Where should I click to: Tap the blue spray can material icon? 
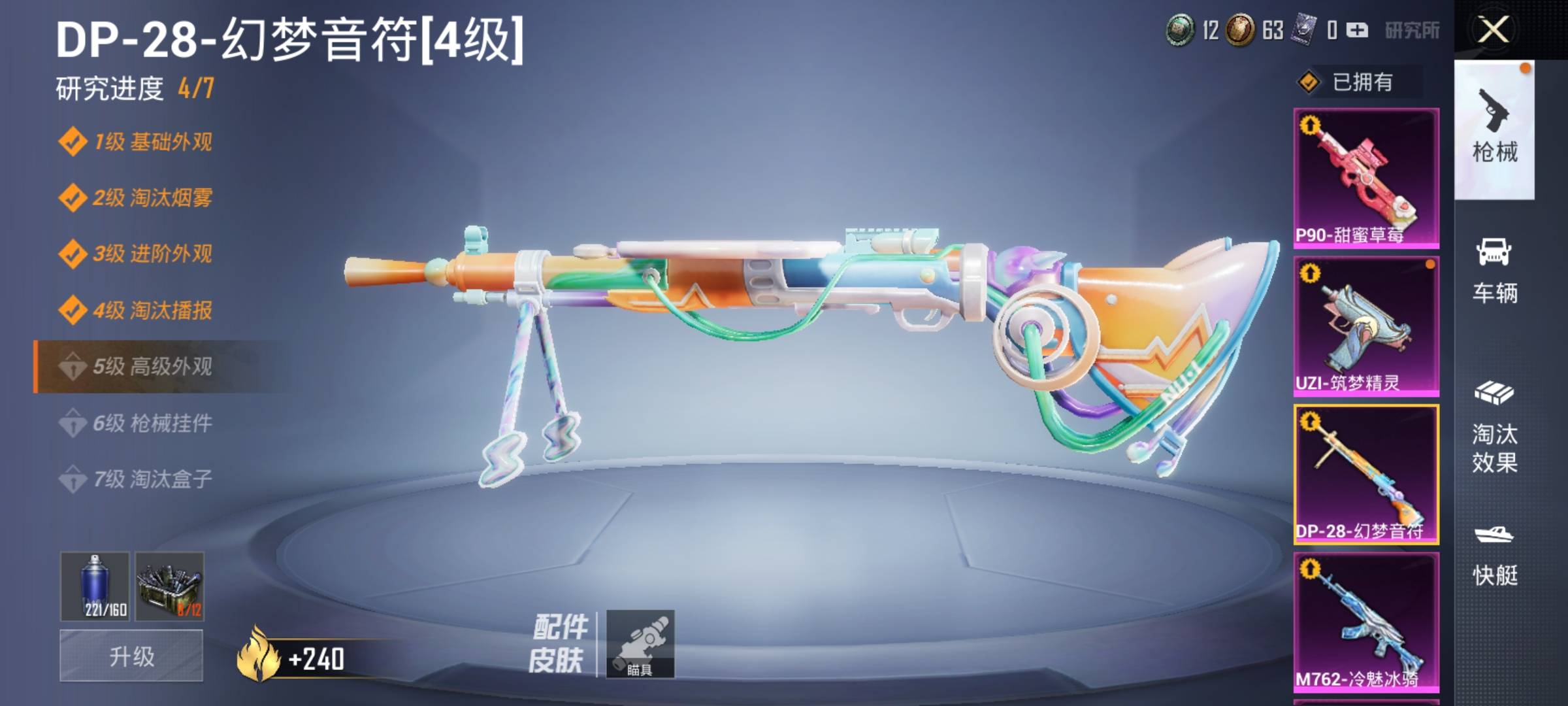point(95,586)
